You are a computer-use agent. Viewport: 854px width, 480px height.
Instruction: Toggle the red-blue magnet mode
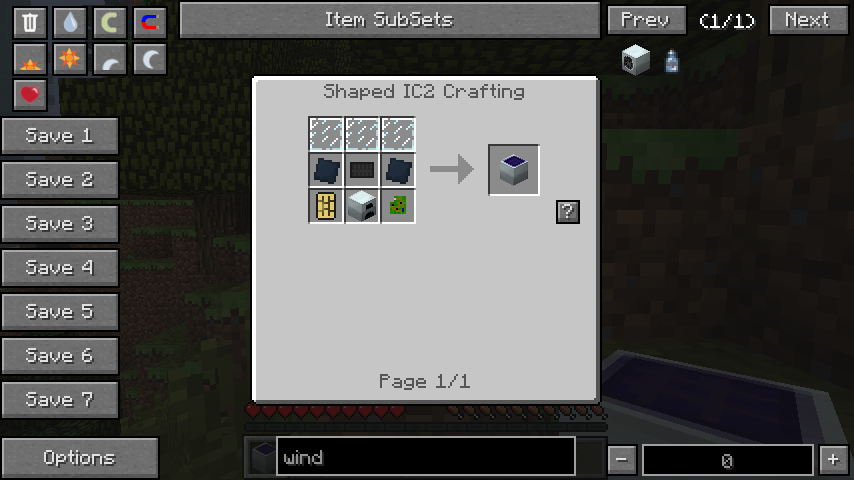148,22
